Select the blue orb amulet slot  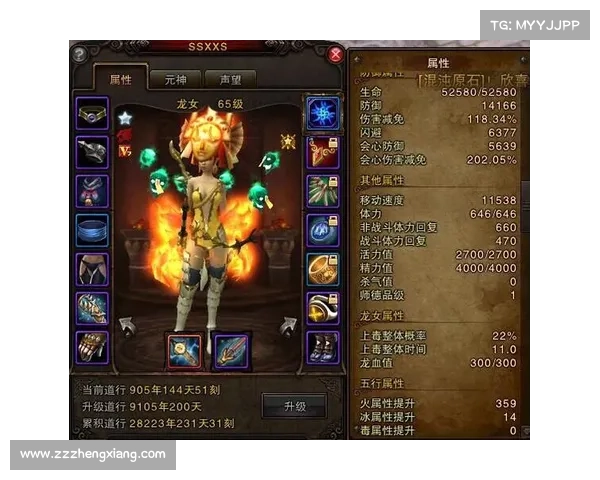point(322,229)
